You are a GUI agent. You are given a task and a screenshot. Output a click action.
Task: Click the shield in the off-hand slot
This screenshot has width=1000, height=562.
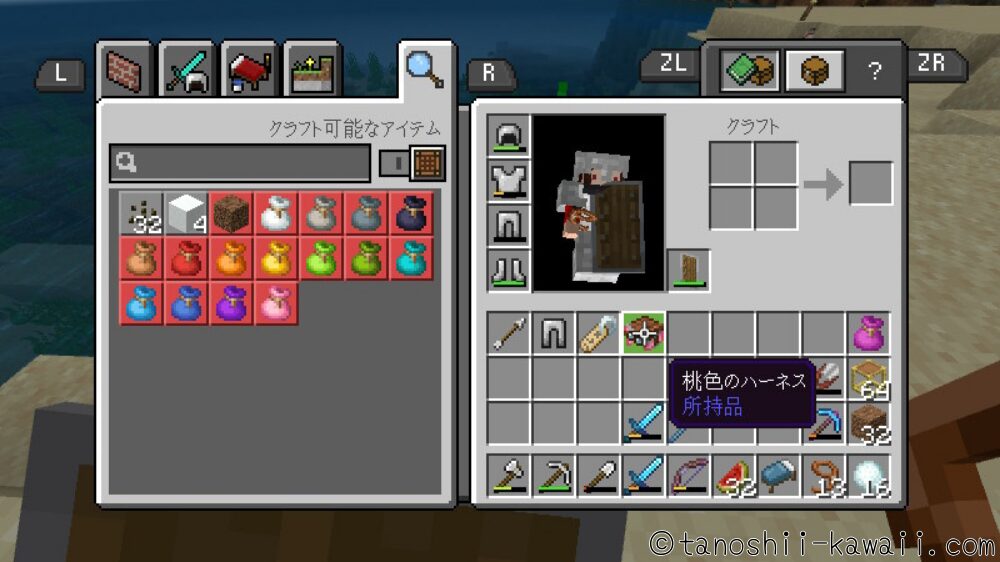tap(689, 270)
